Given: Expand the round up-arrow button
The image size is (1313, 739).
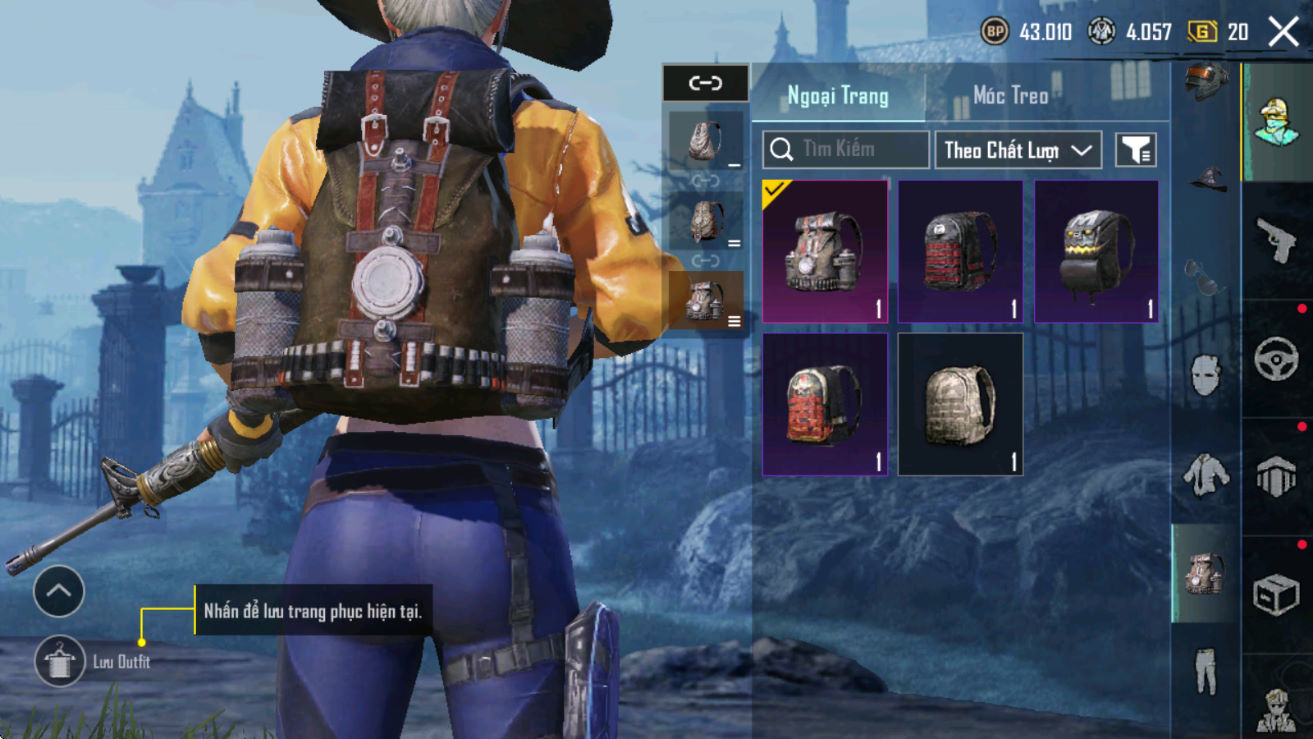Looking at the screenshot, I should [58, 592].
